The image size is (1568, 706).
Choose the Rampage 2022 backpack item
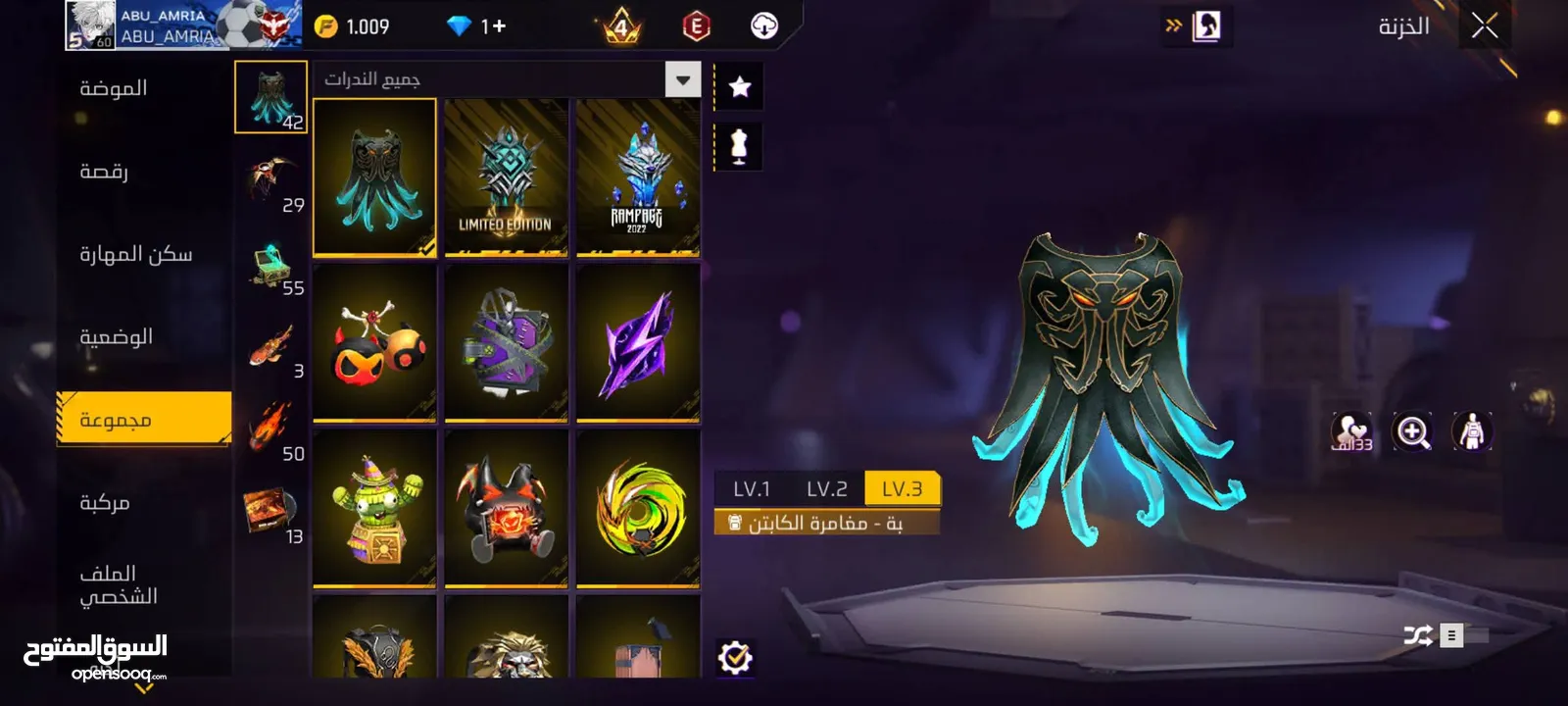click(638, 177)
